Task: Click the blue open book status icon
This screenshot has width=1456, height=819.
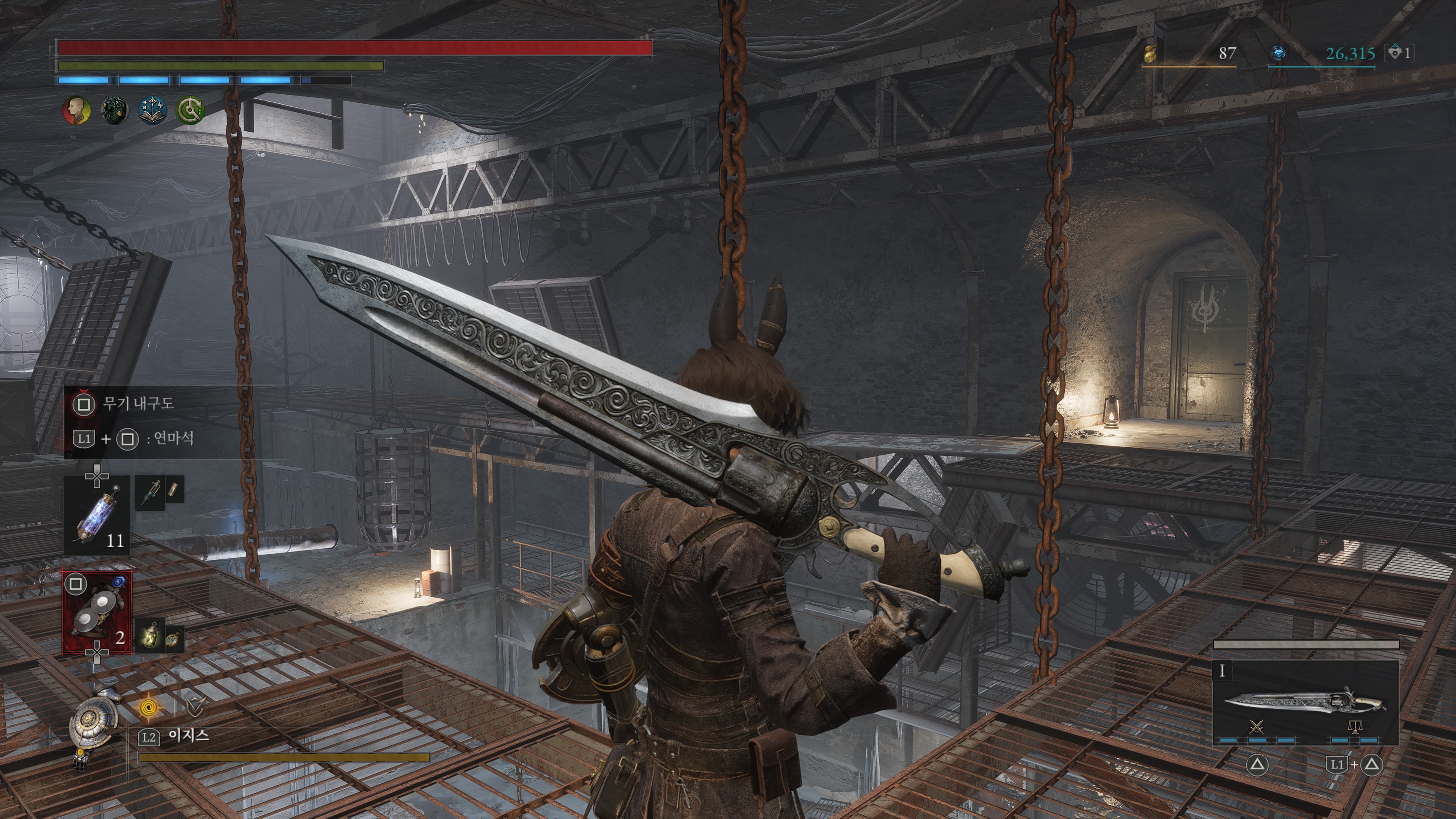Action: tap(152, 110)
